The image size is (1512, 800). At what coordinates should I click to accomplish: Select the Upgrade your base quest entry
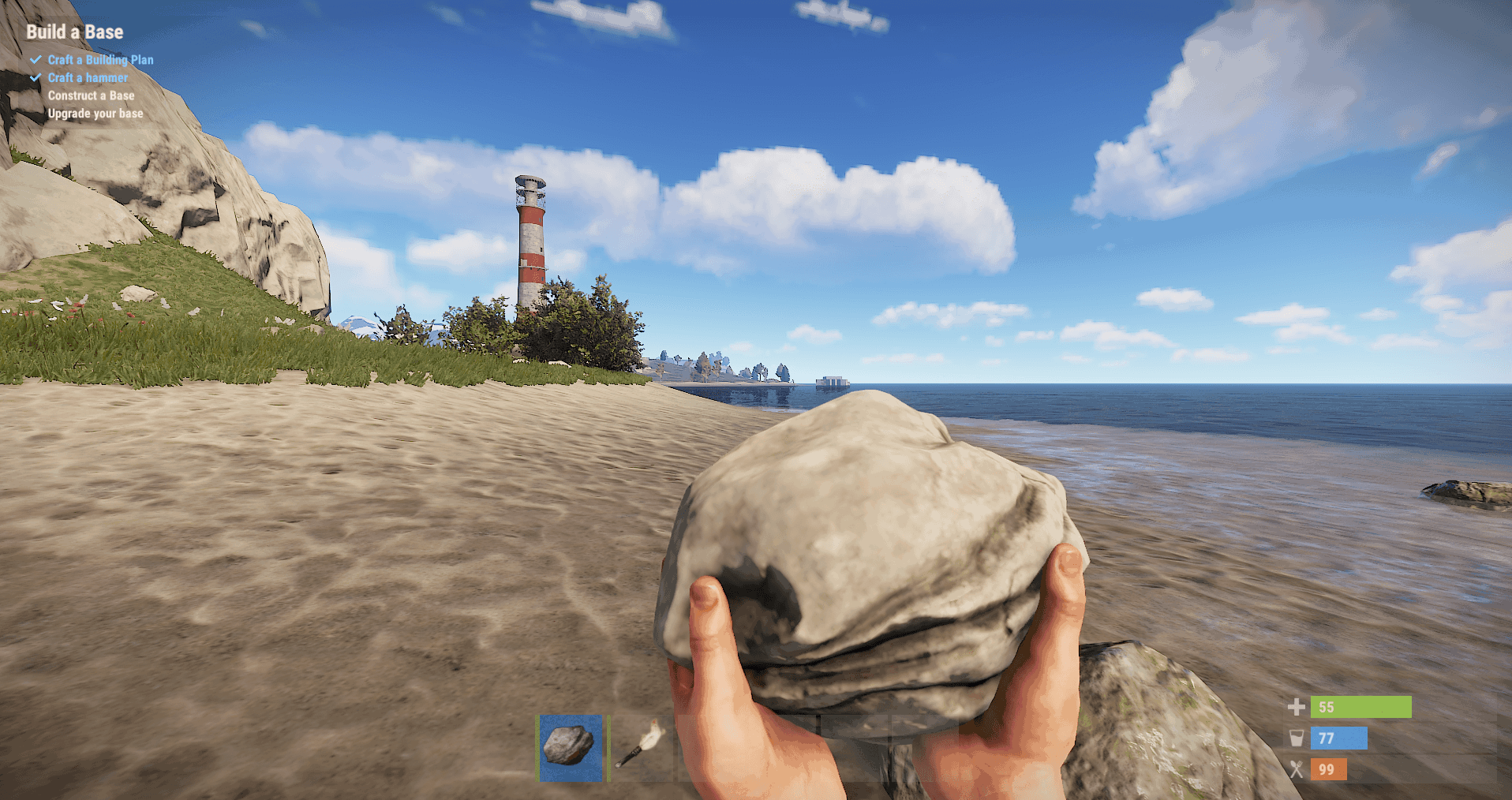click(95, 113)
